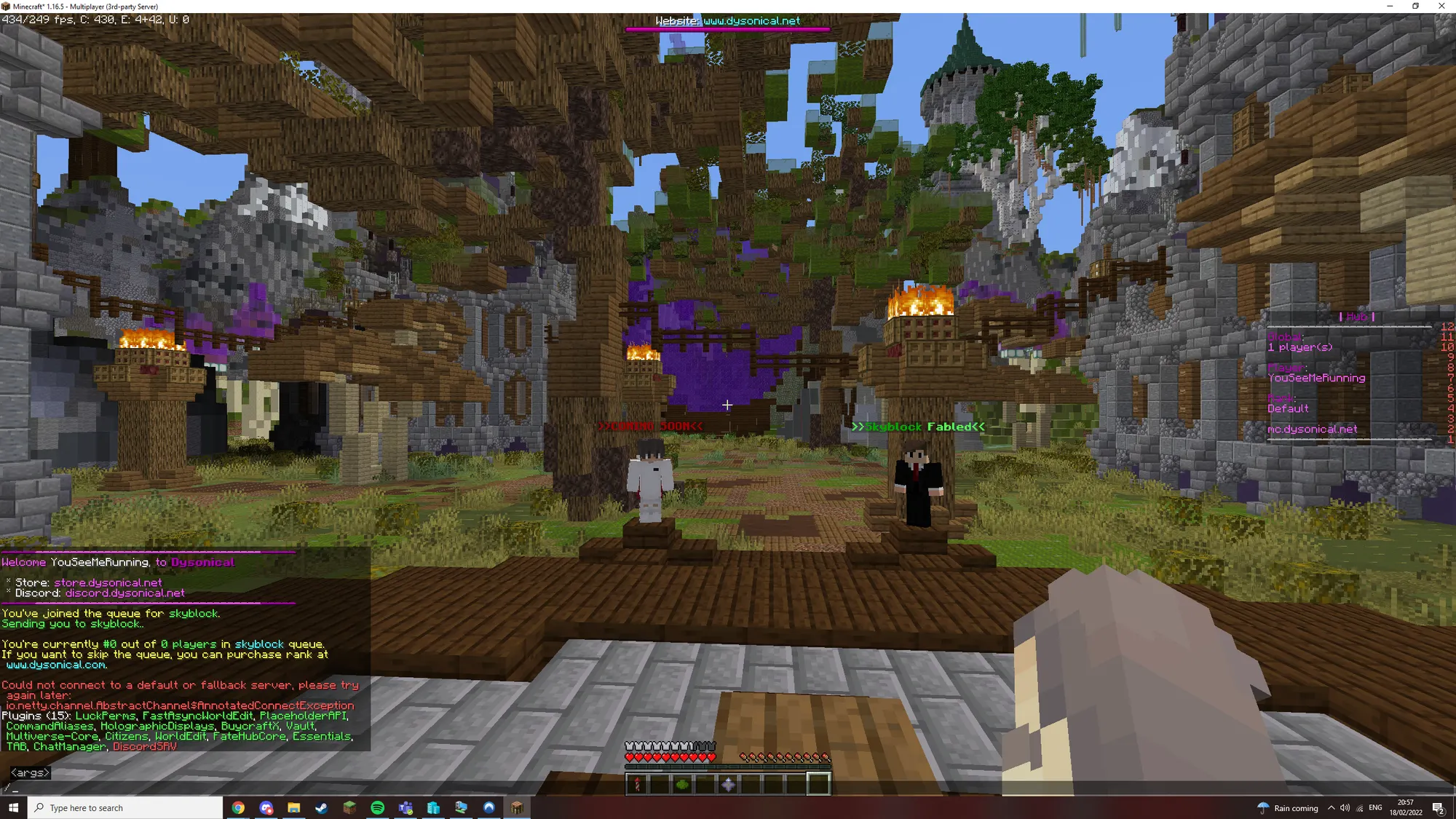Screen dimensions: 1456x819
Task: Open the store.dysonical.net link in chat
Action: click(108, 582)
